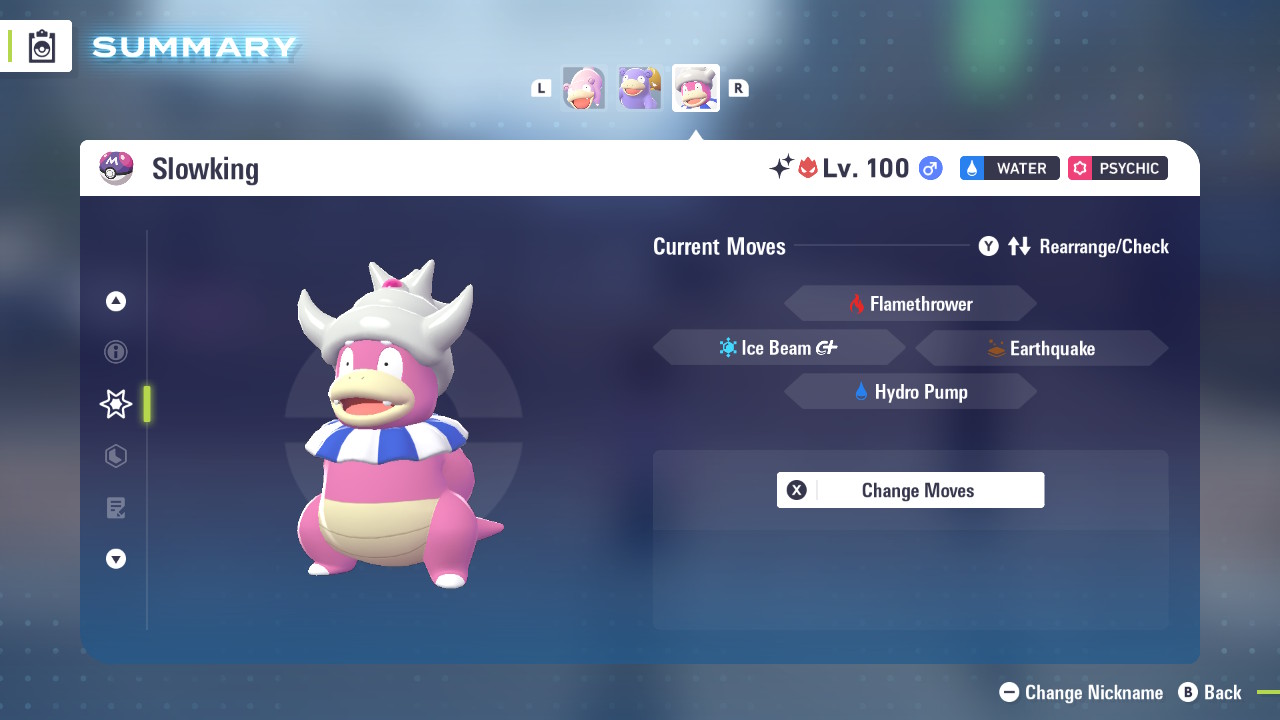This screenshot has height=720, width=1280.
Task: Pick the Hydro Pump move
Action: point(910,392)
